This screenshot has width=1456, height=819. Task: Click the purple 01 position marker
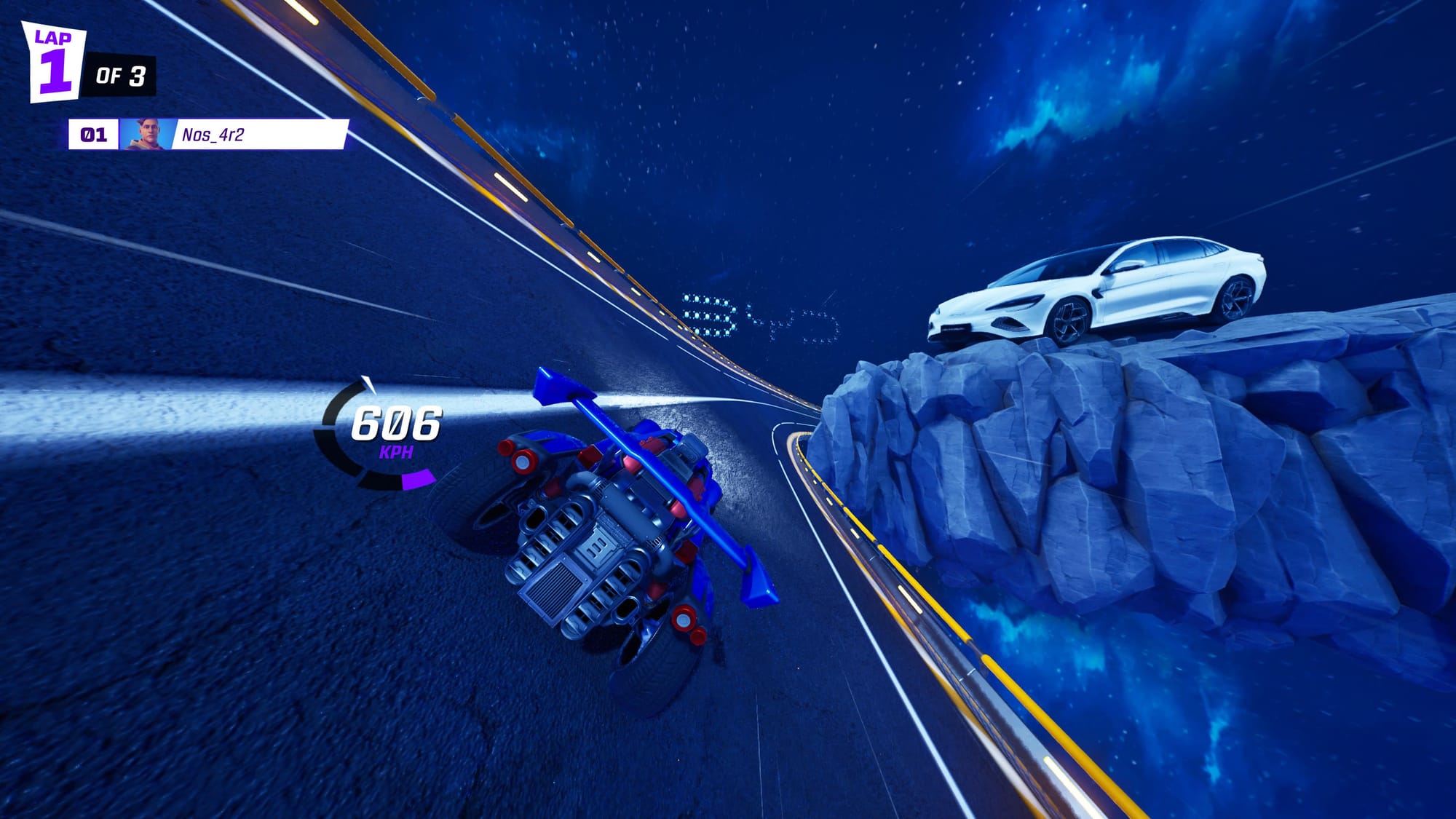93,135
